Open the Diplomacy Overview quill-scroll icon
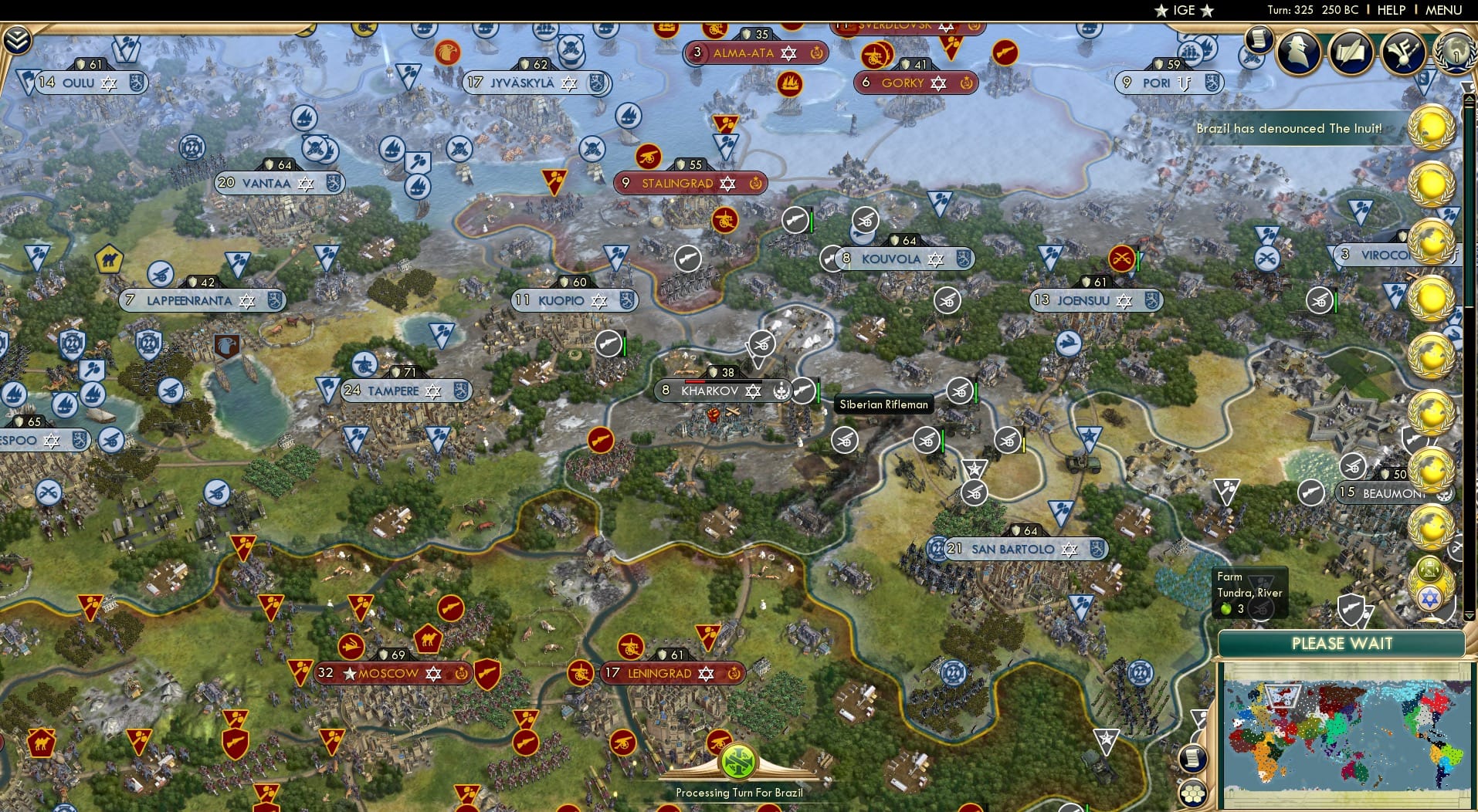The width and height of the screenshot is (1478, 812). (x=1351, y=52)
